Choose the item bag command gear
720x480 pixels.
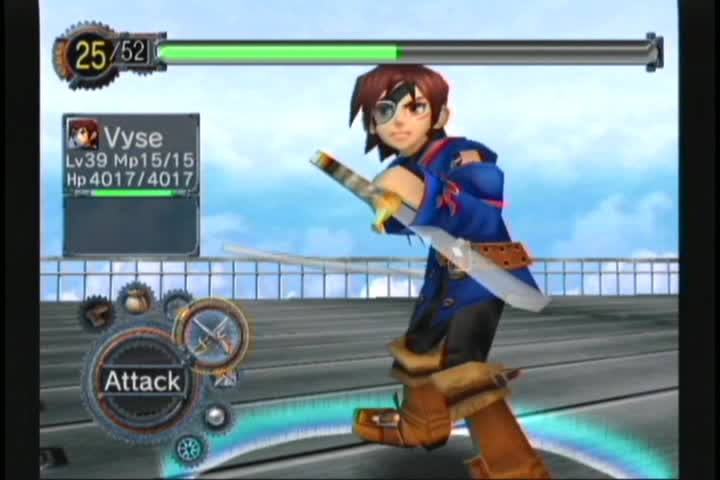(x=136, y=298)
